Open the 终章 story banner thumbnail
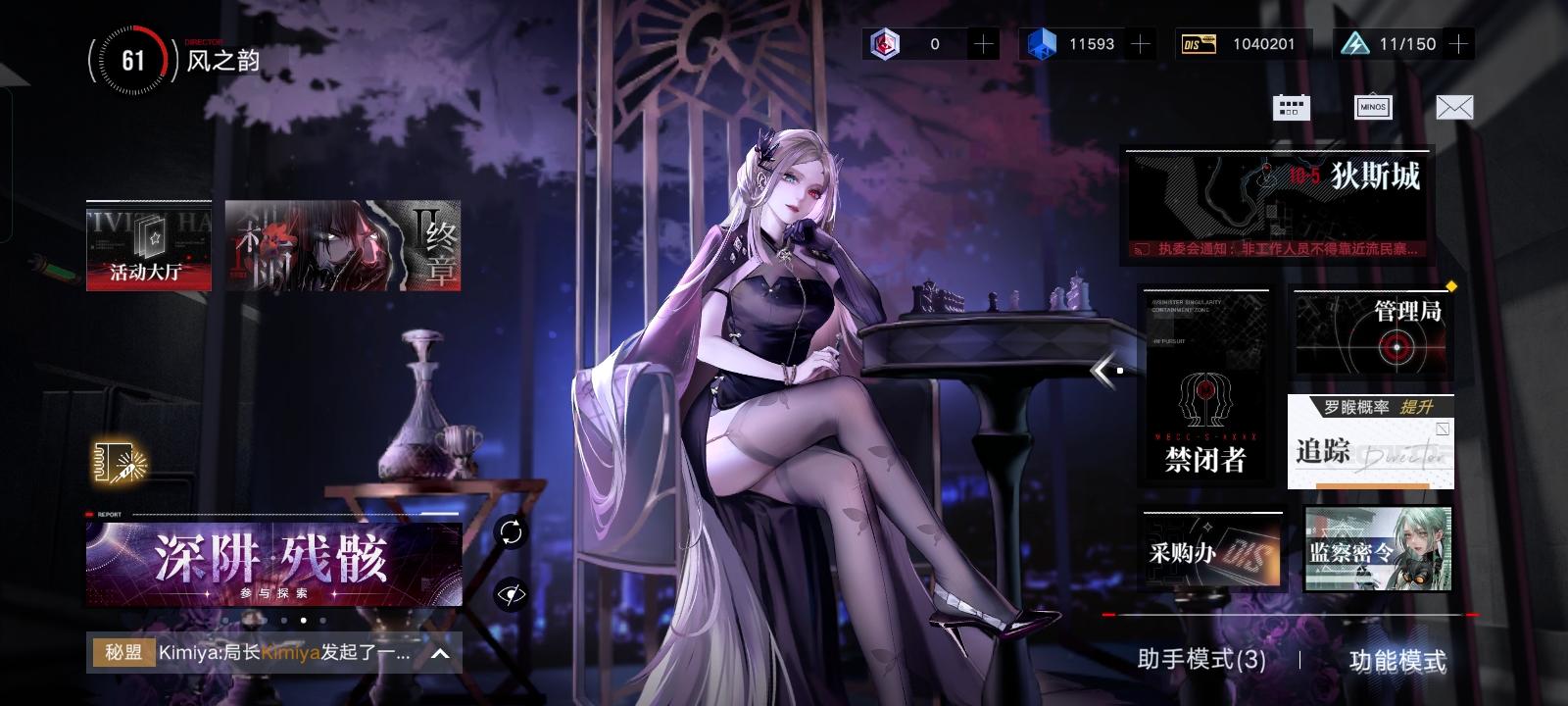The image size is (1568, 706). click(343, 245)
